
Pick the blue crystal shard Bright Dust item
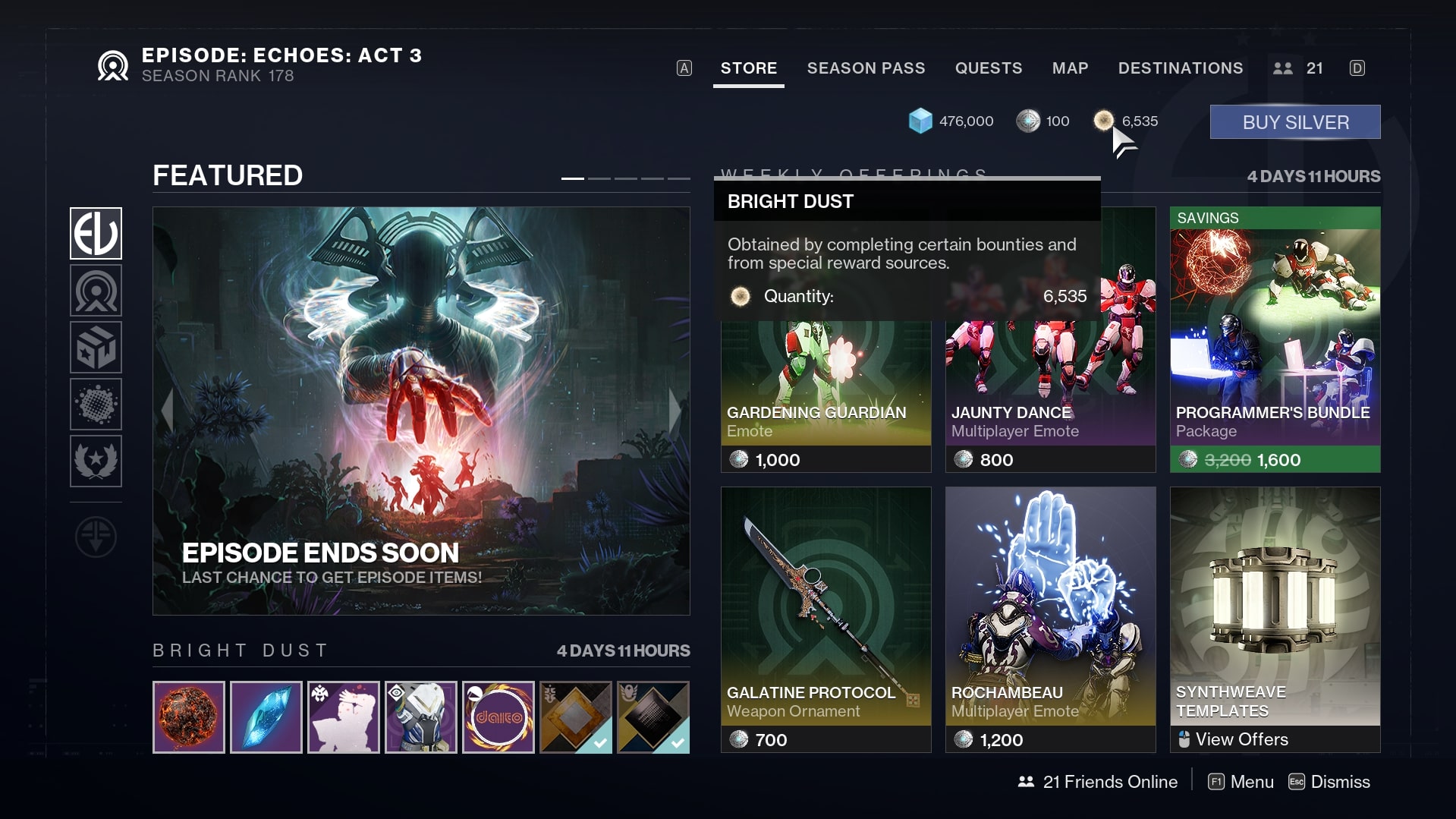point(266,717)
